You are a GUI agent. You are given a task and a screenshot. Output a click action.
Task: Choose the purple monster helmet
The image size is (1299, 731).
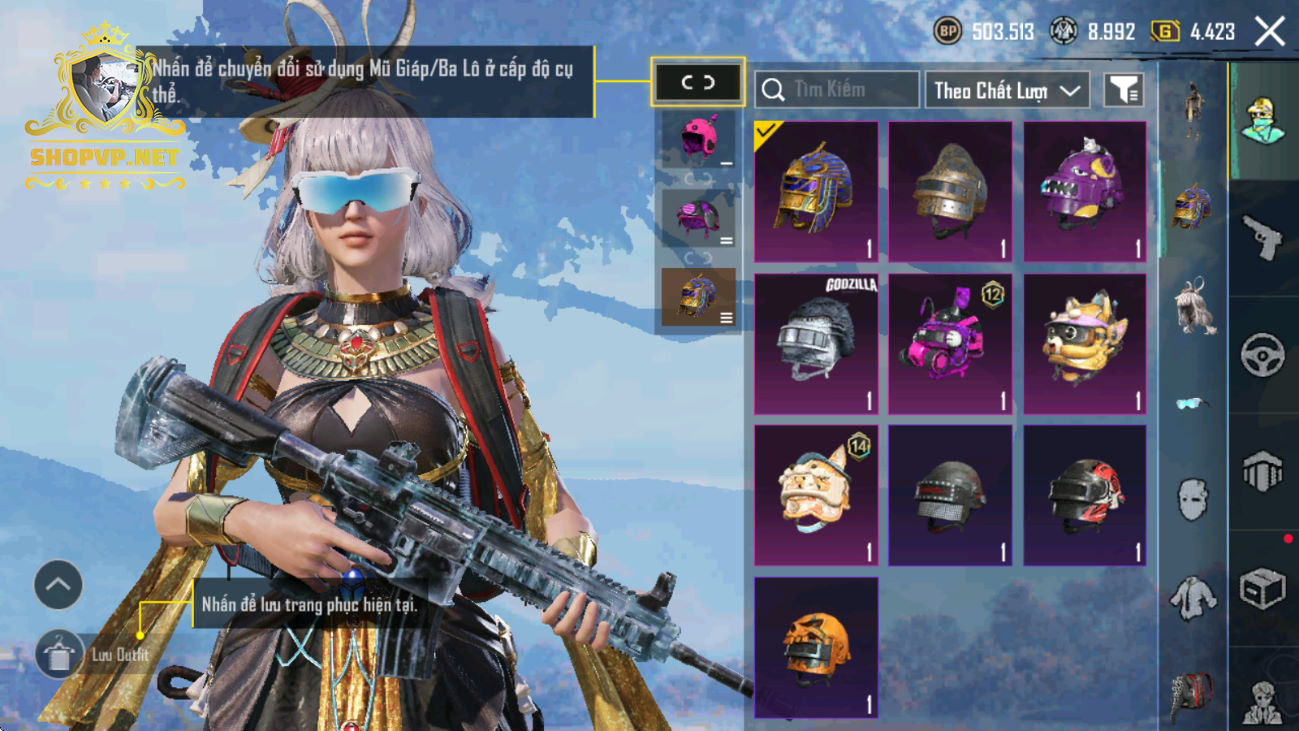pyautogui.click(x=1085, y=192)
